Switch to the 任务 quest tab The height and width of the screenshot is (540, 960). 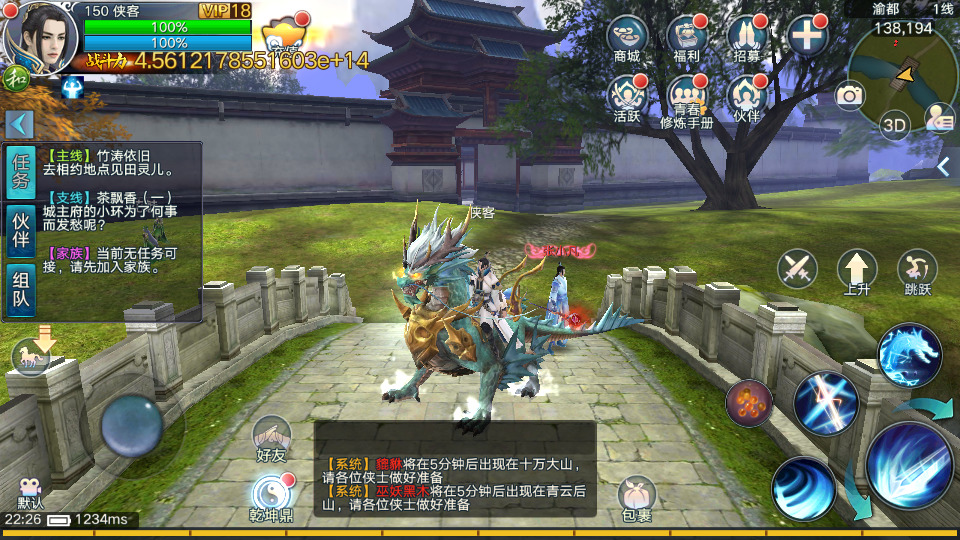pos(21,172)
